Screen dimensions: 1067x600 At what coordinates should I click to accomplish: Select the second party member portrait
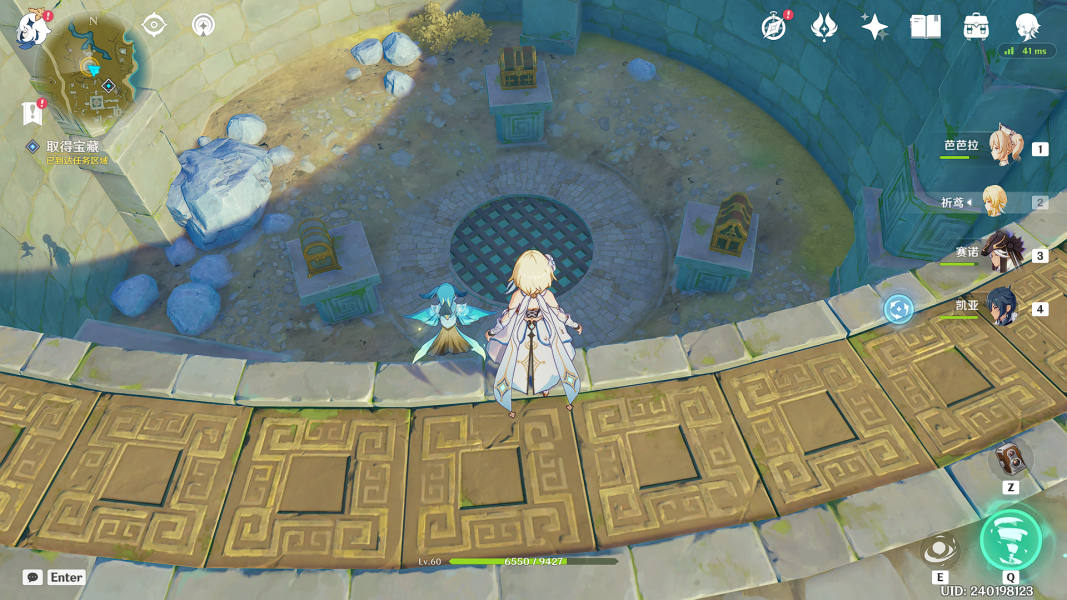point(995,201)
